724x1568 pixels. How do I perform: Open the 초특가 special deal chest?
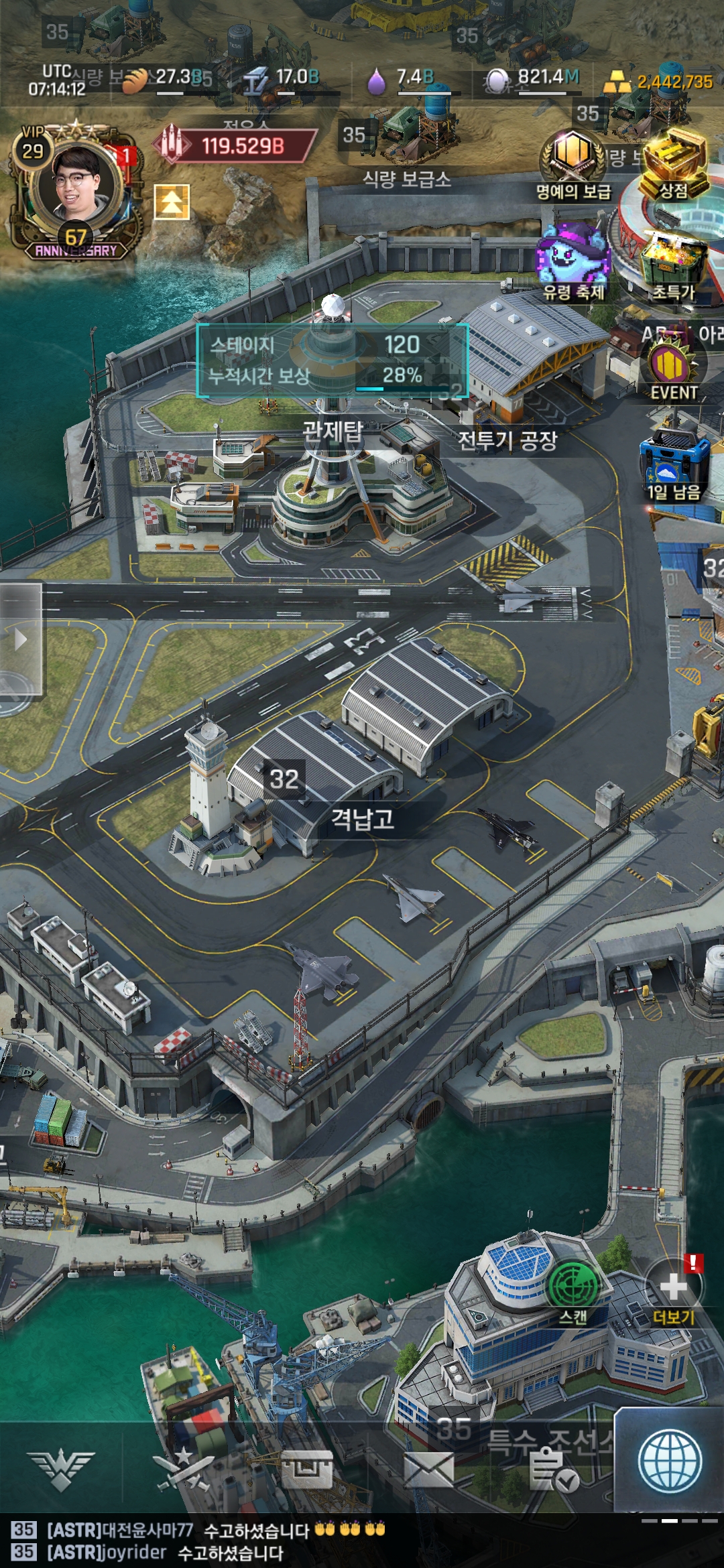coord(673,265)
